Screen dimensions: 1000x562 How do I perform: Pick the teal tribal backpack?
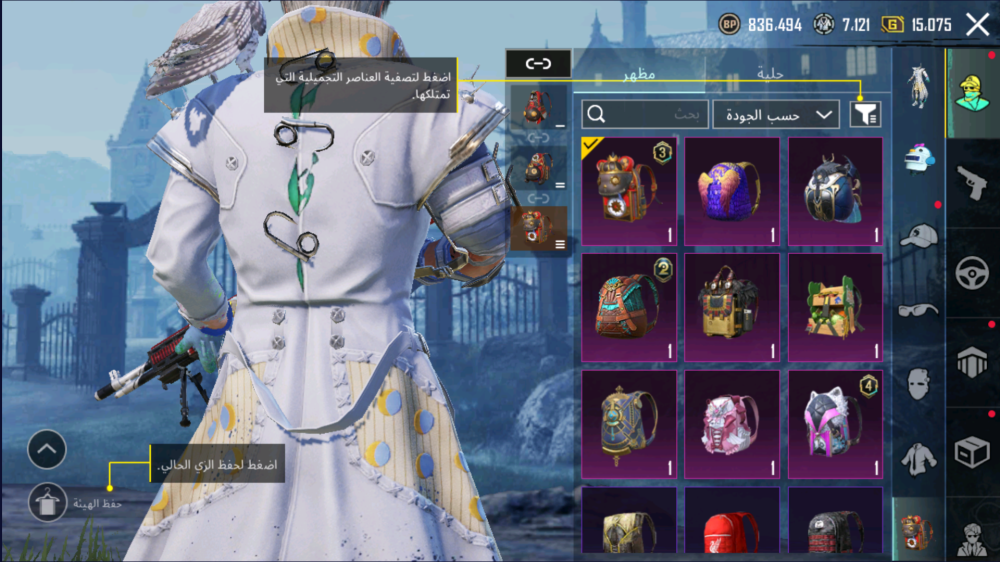(x=629, y=306)
